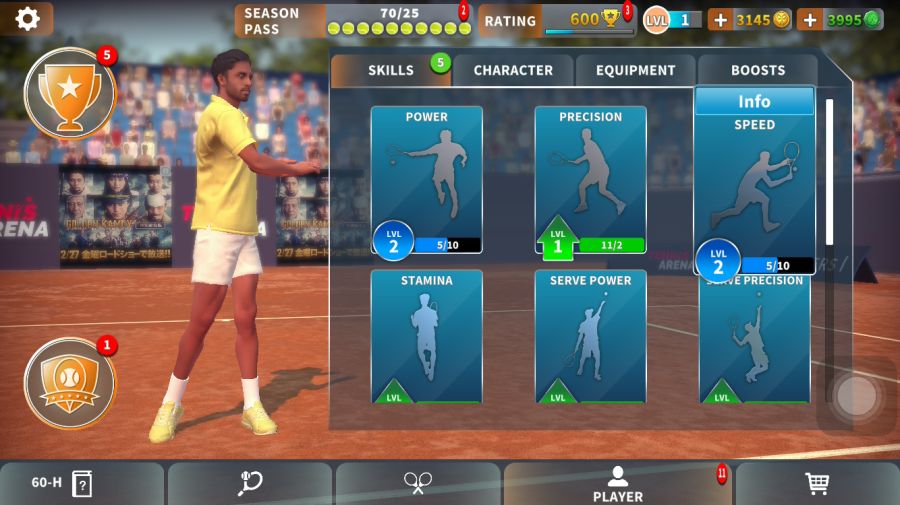Open the Boosts tab

pos(758,70)
